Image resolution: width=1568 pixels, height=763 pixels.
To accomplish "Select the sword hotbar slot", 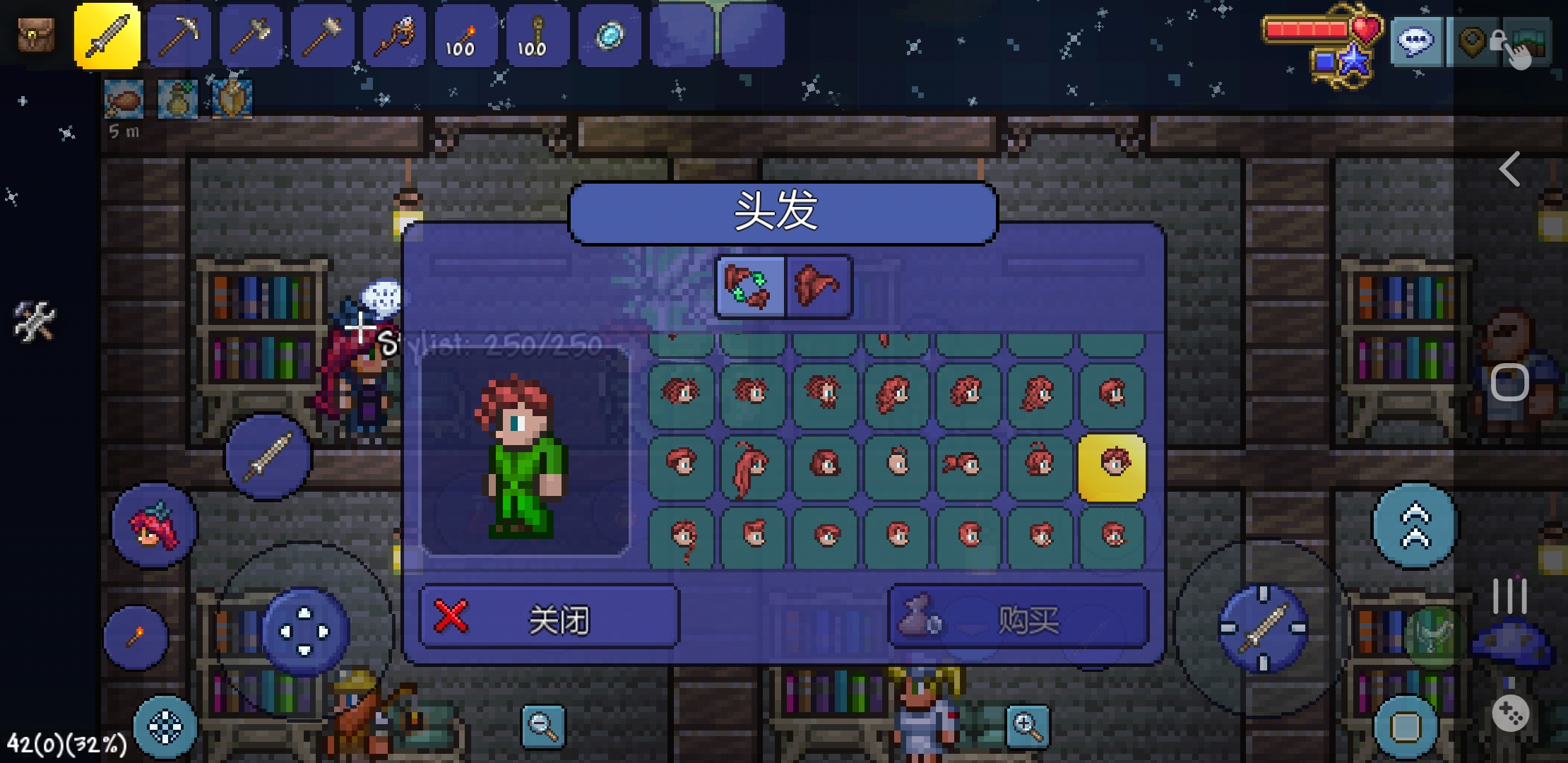I will pyautogui.click(x=107, y=35).
